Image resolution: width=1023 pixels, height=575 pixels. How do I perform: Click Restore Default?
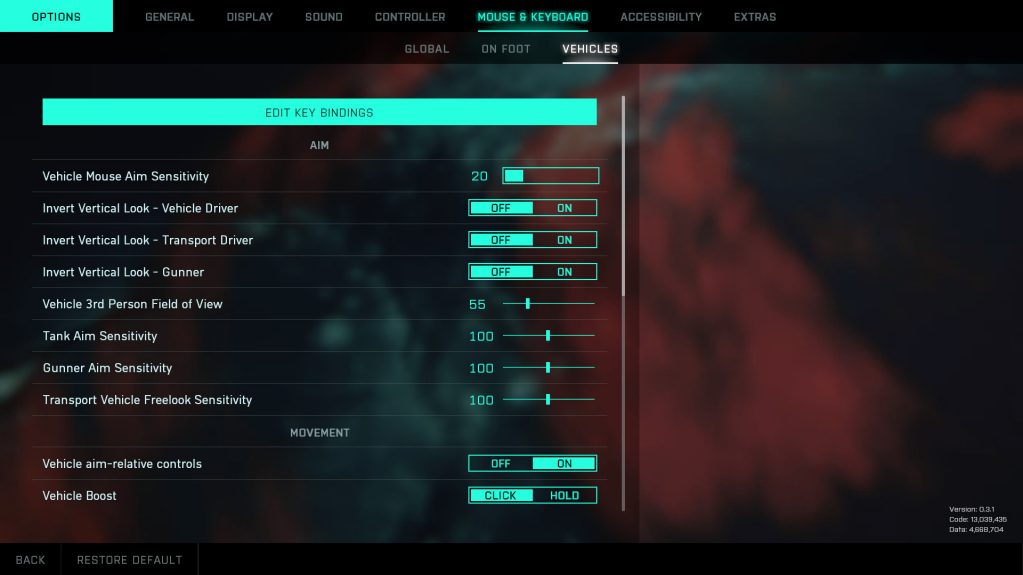tap(130, 560)
